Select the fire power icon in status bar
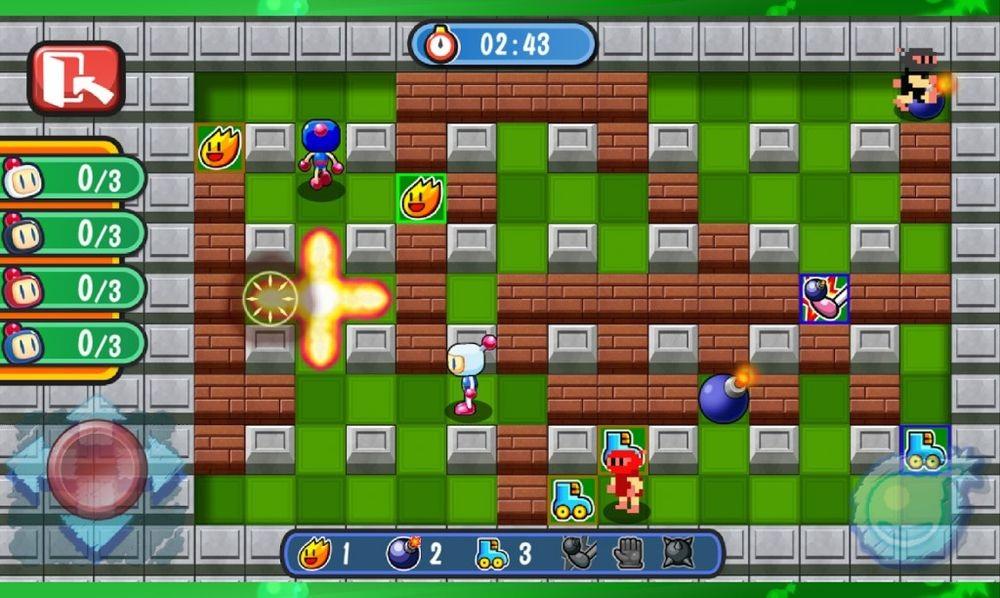 coord(314,554)
